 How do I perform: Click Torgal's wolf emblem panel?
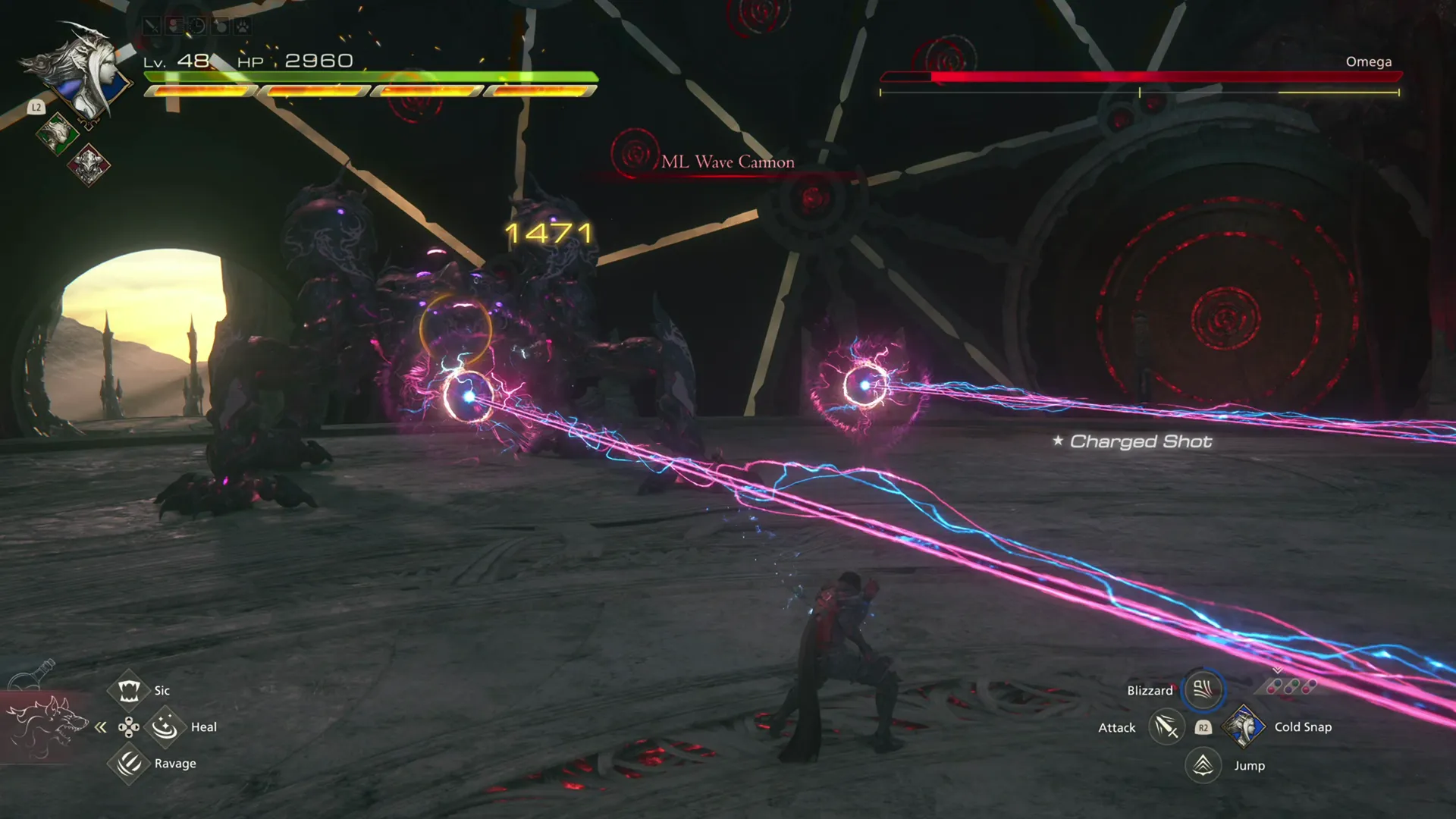click(x=47, y=726)
